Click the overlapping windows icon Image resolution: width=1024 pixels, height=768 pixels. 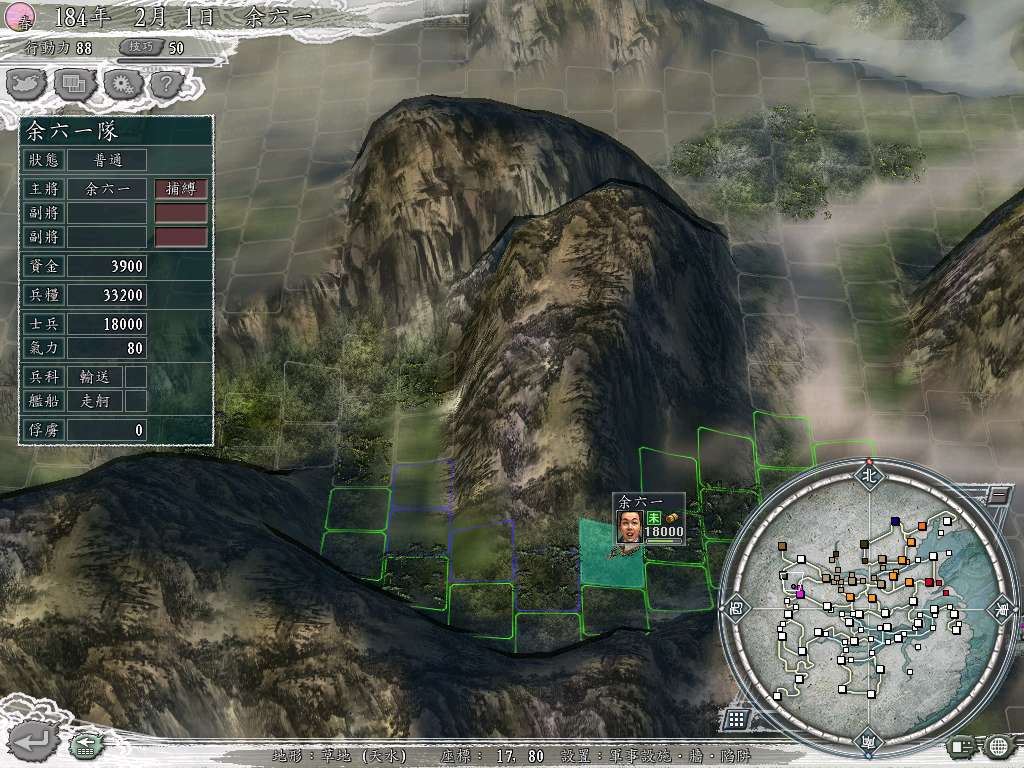(74, 85)
